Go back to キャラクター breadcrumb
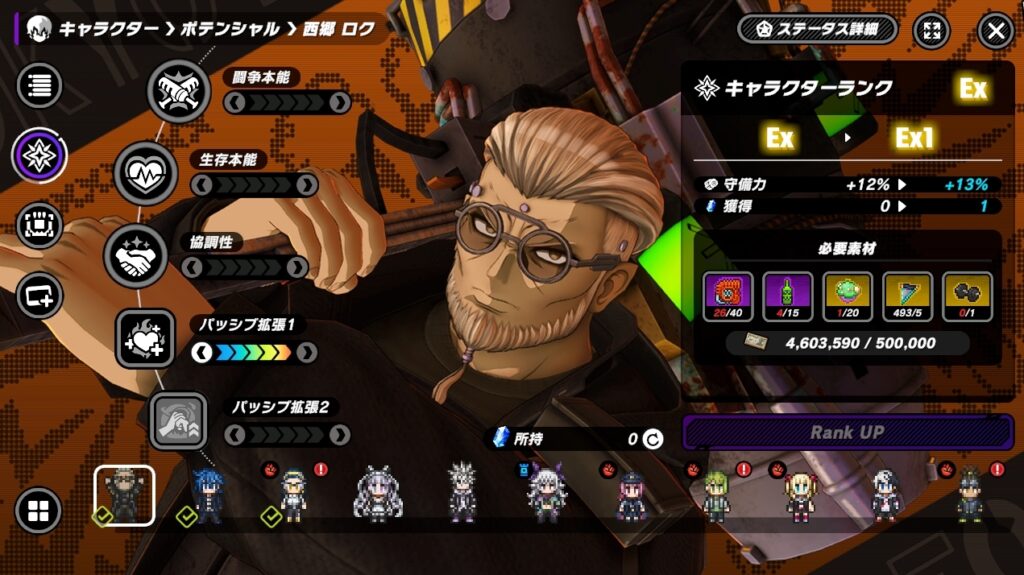 click(x=108, y=29)
